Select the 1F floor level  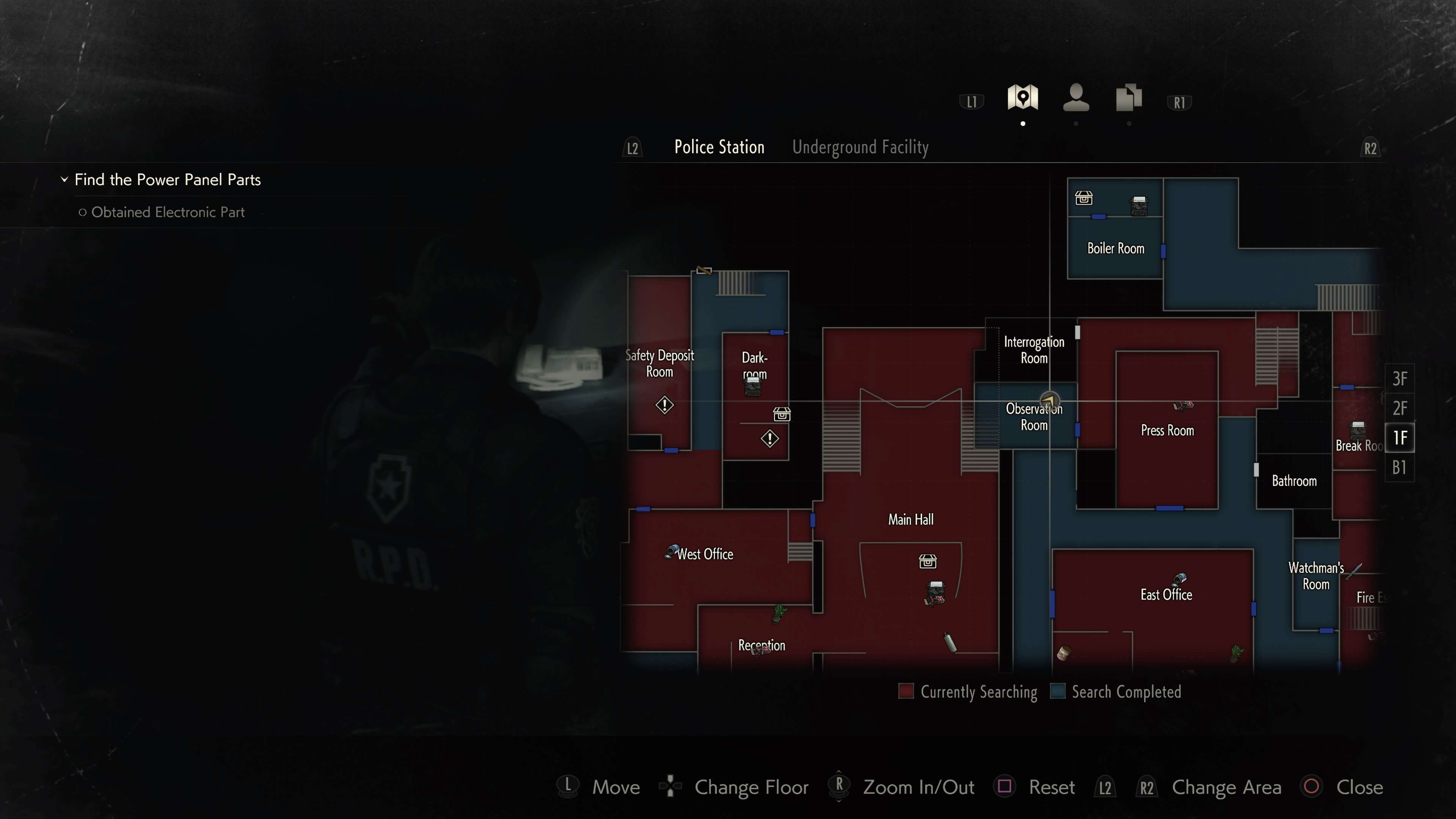(x=1400, y=438)
